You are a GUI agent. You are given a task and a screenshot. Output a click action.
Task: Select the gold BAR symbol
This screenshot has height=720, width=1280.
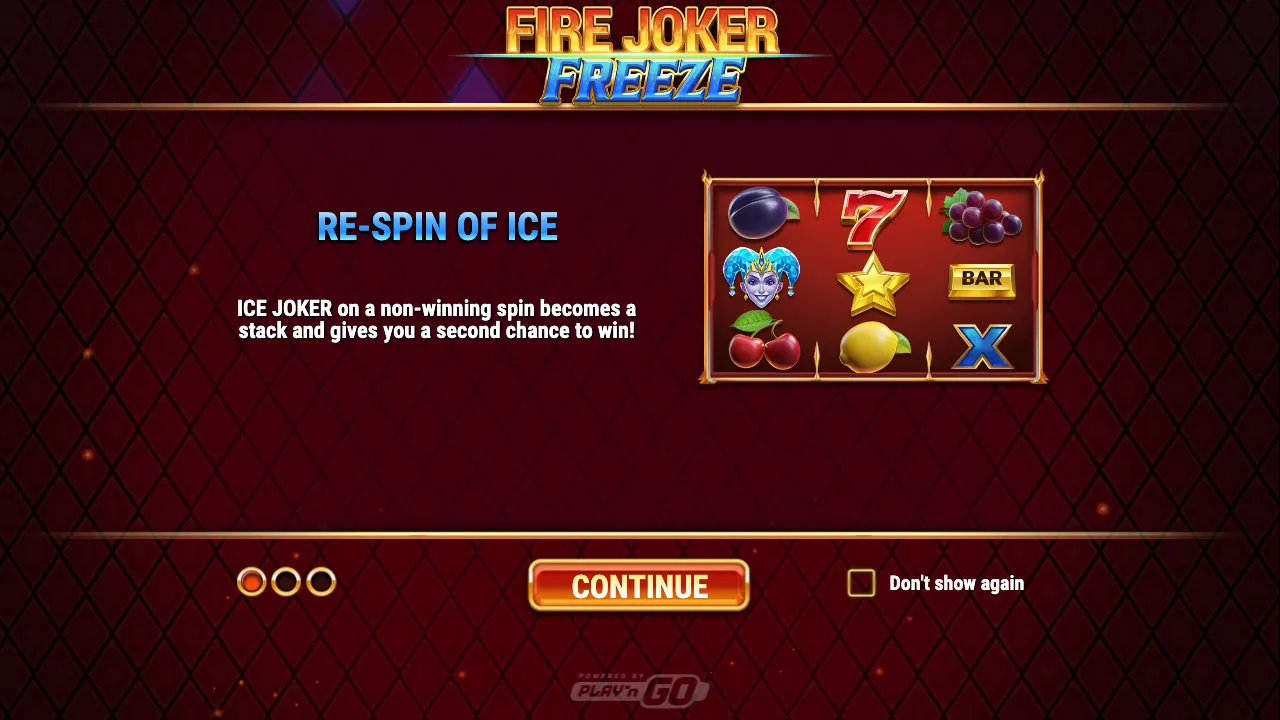pyautogui.click(x=982, y=280)
